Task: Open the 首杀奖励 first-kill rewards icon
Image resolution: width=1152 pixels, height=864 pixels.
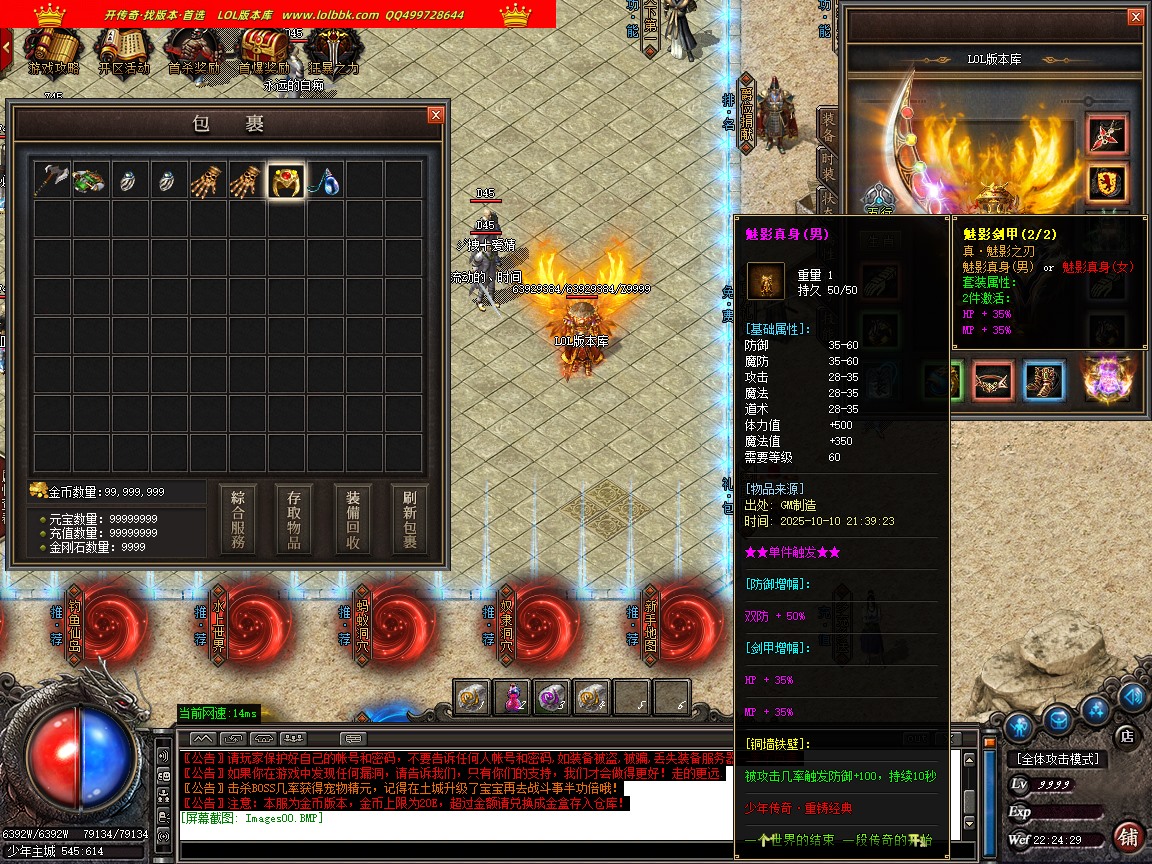Action: [x=193, y=50]
